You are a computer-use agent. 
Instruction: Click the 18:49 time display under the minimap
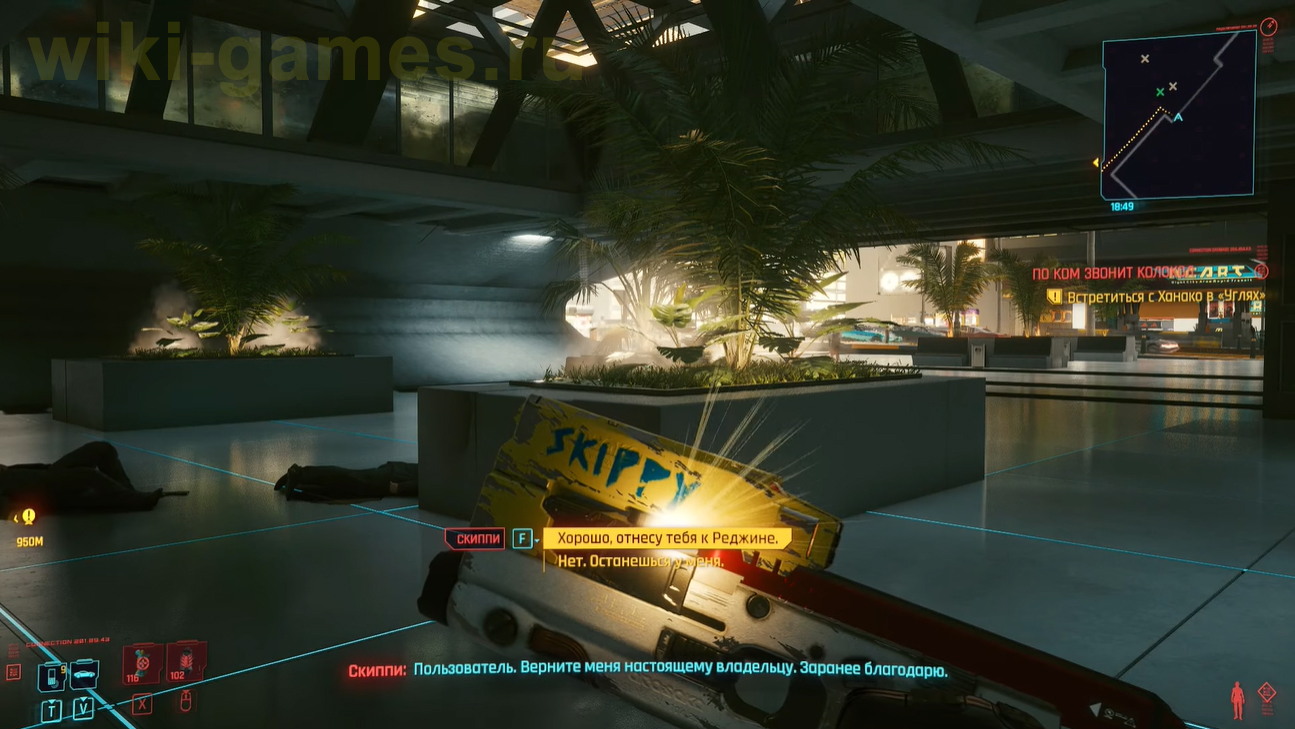pos(1122,207)
